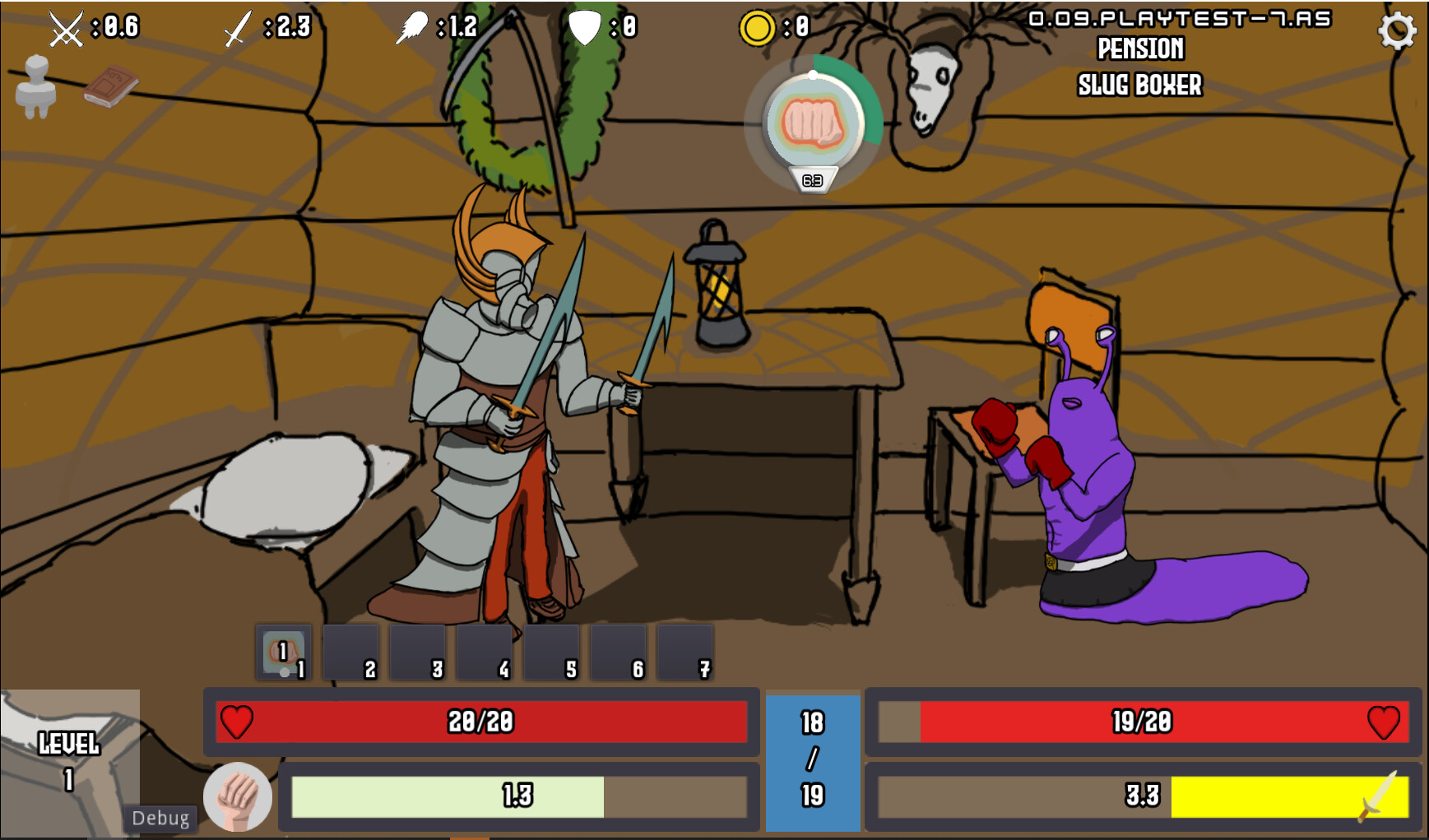Open the settings gear menu

1397,31
